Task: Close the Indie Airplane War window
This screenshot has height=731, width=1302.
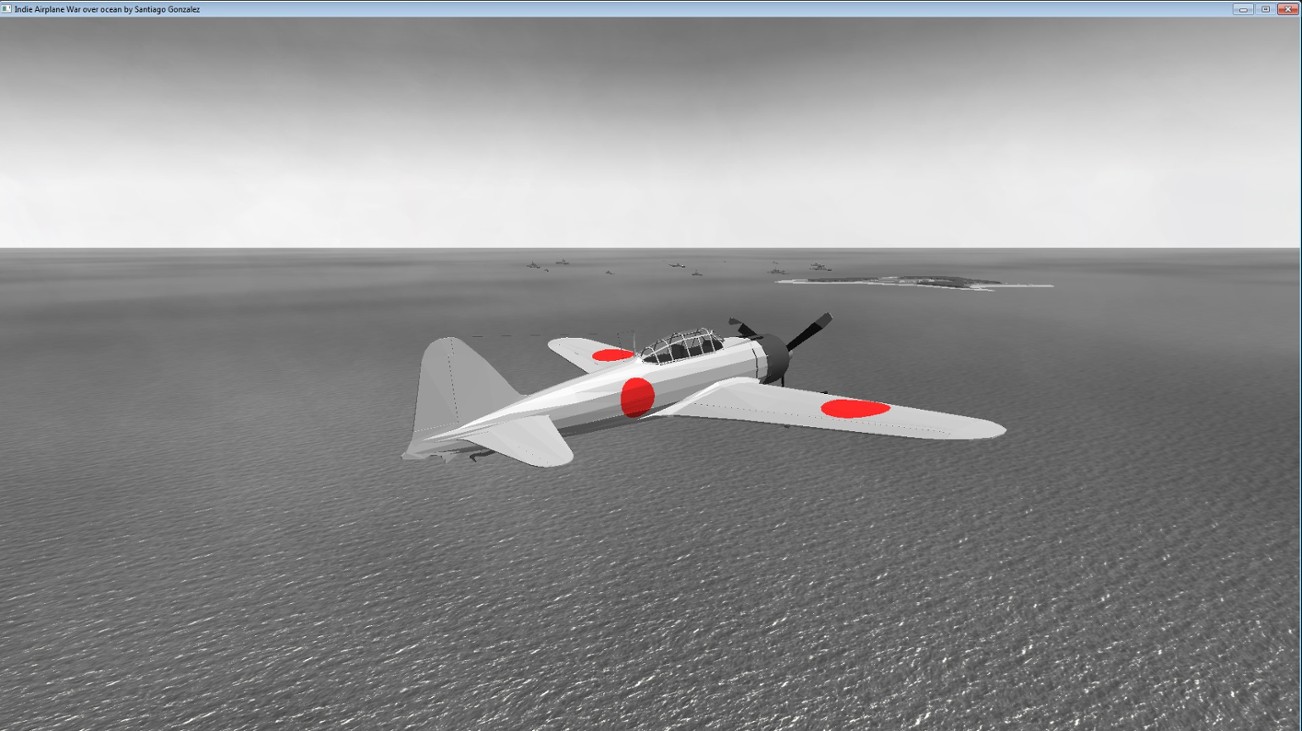Action: (1289, 7)
